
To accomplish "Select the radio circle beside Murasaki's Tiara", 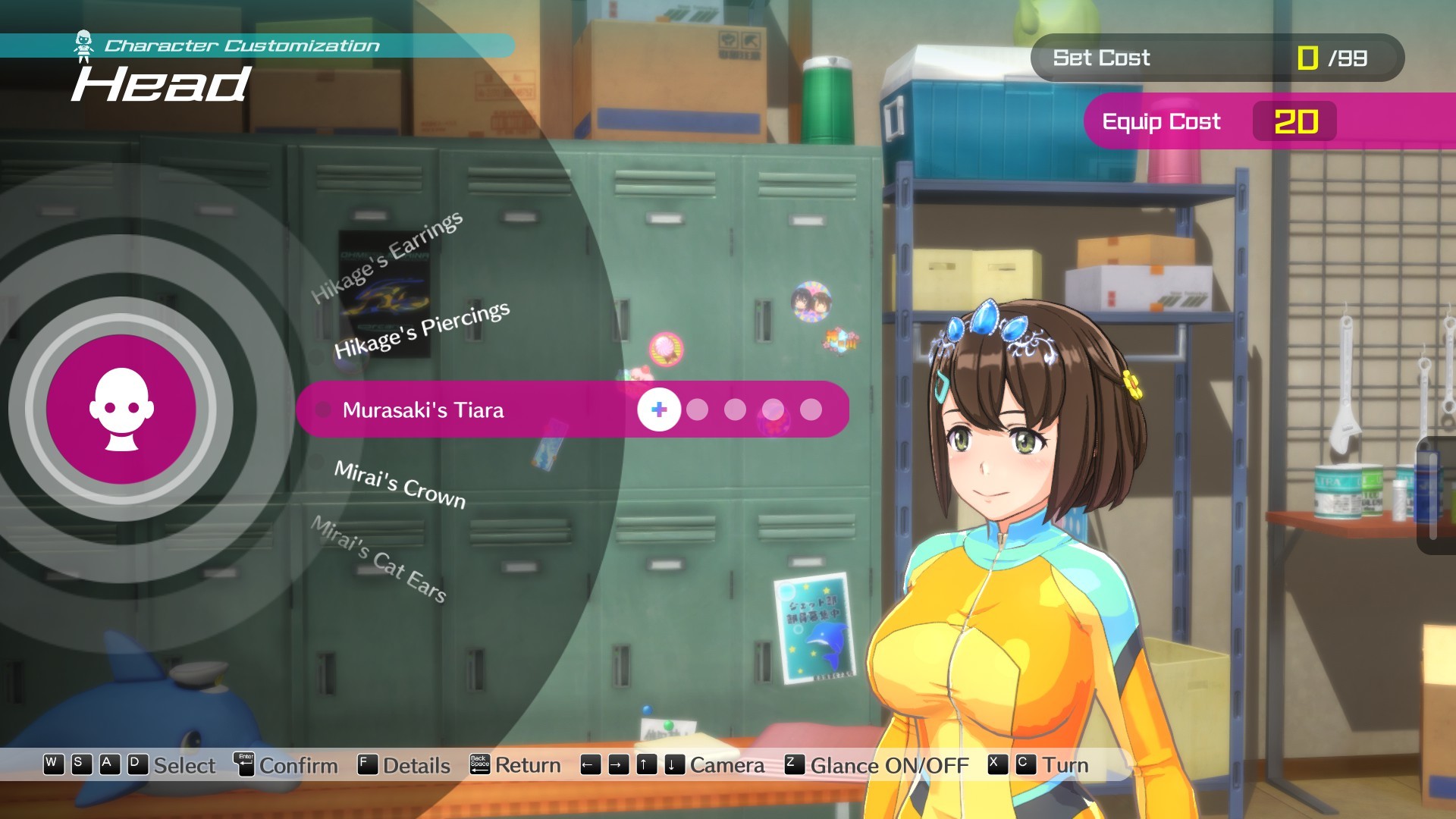I will pos(324,409).
